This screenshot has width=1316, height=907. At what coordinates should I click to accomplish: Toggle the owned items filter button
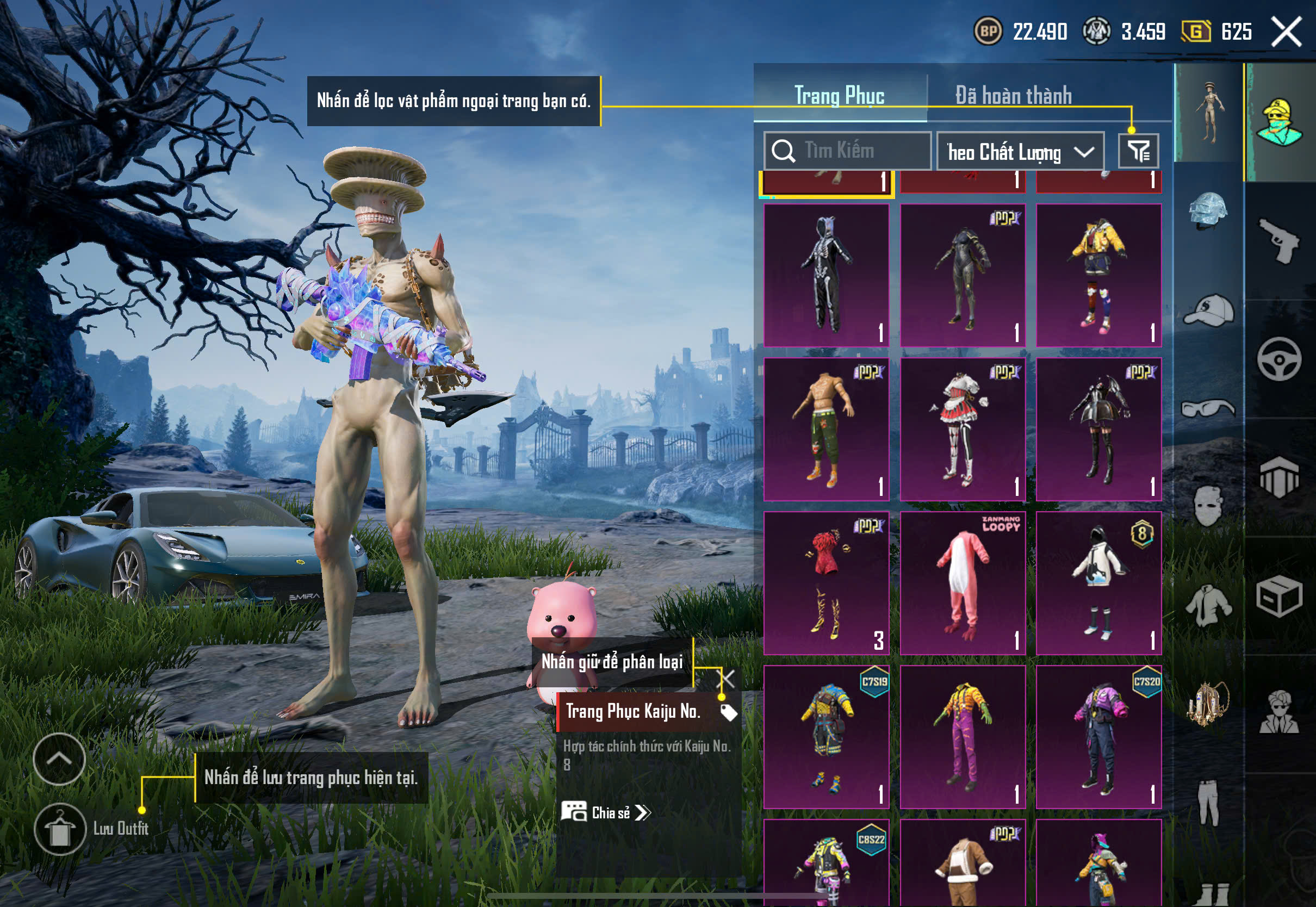coord(1138,151)
